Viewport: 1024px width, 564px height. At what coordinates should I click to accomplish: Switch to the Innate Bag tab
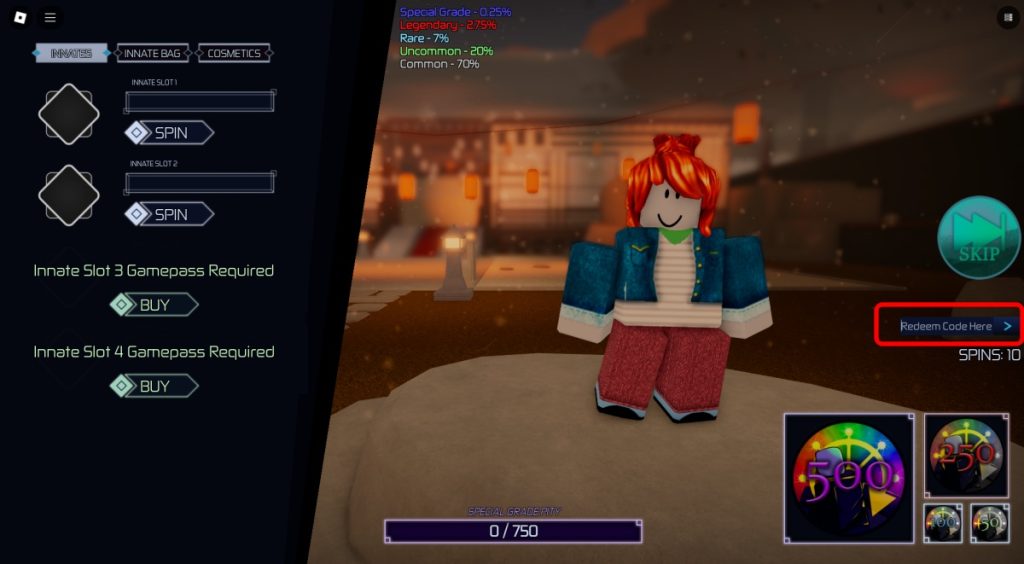[153, 53]
